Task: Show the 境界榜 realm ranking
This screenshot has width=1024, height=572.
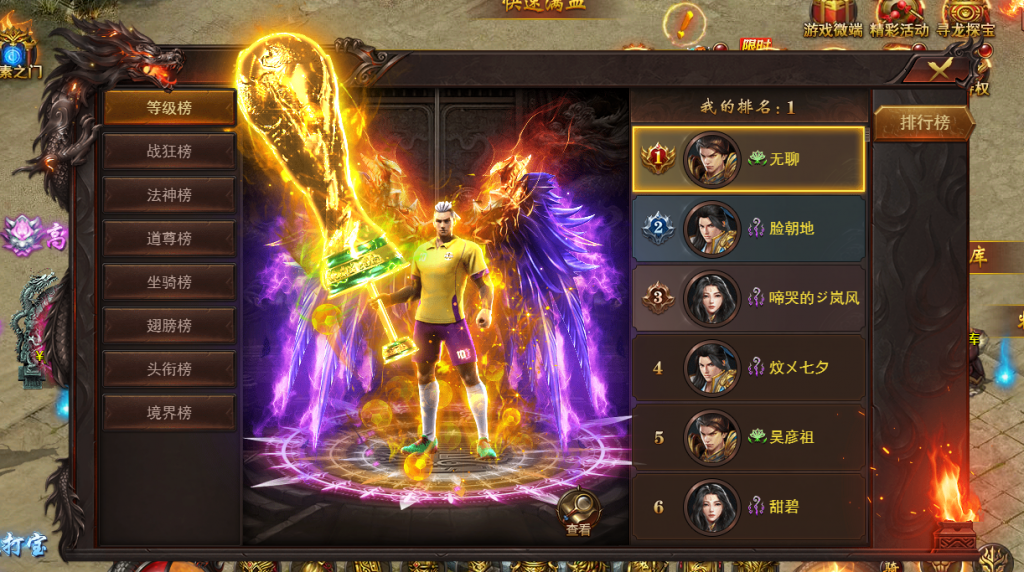Action: pyautogui.click(x=169, y=412)
